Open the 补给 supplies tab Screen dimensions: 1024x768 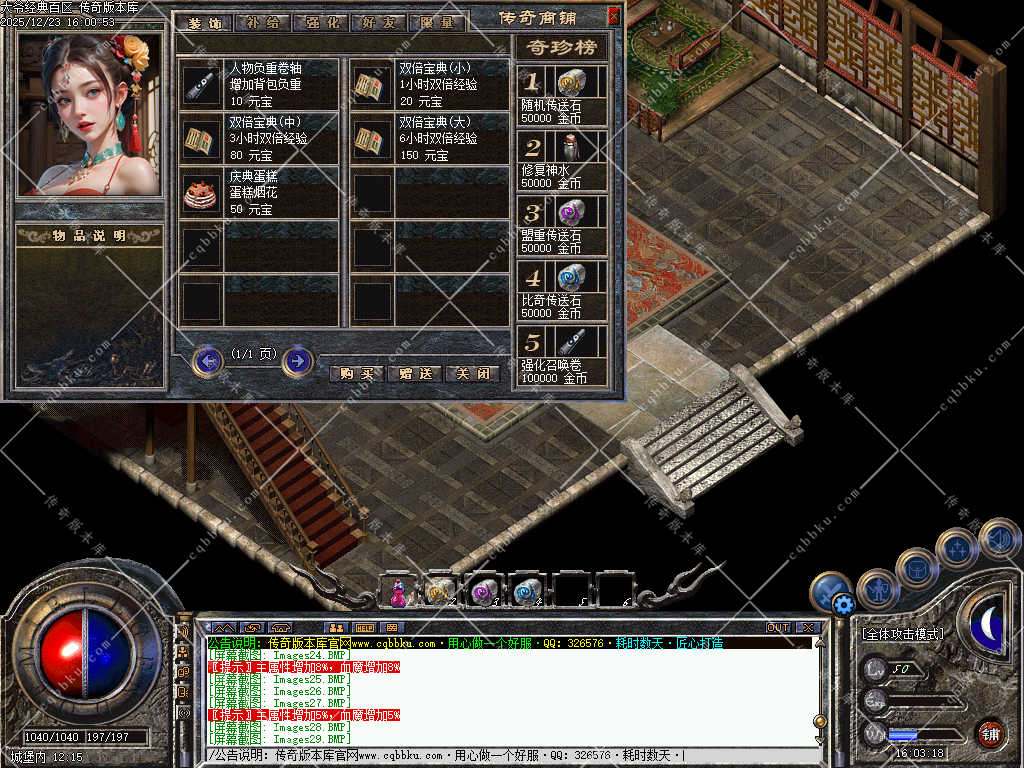coord(262,23)
